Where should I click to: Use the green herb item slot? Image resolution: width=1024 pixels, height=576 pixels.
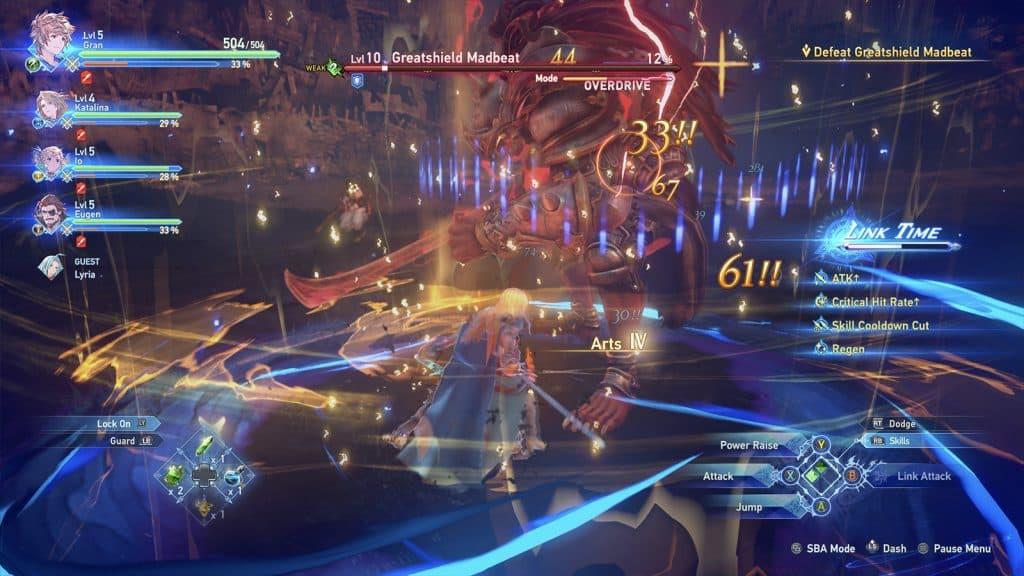(x=172, y=473)
